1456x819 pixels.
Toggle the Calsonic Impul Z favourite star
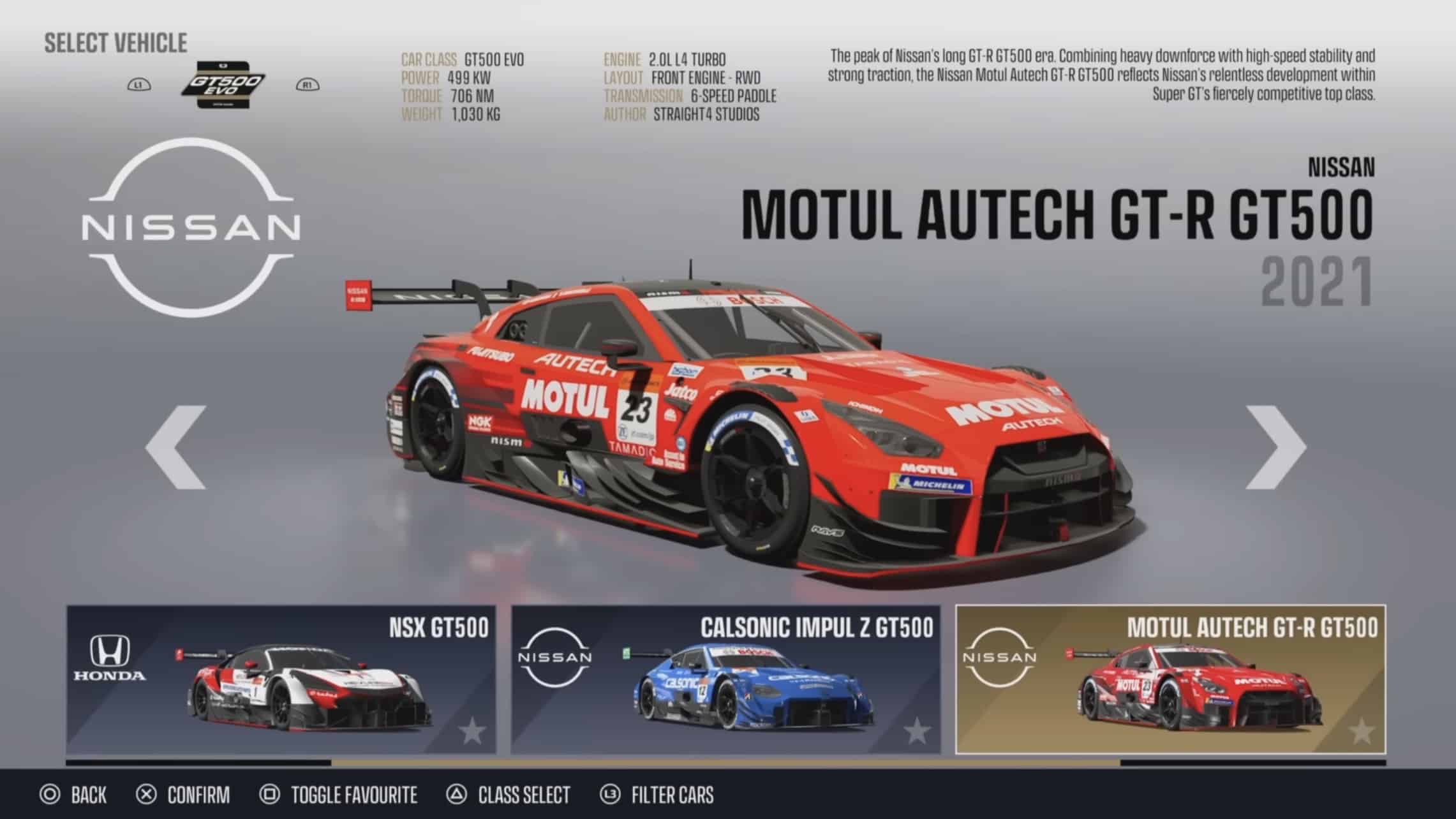coord(917,731)
